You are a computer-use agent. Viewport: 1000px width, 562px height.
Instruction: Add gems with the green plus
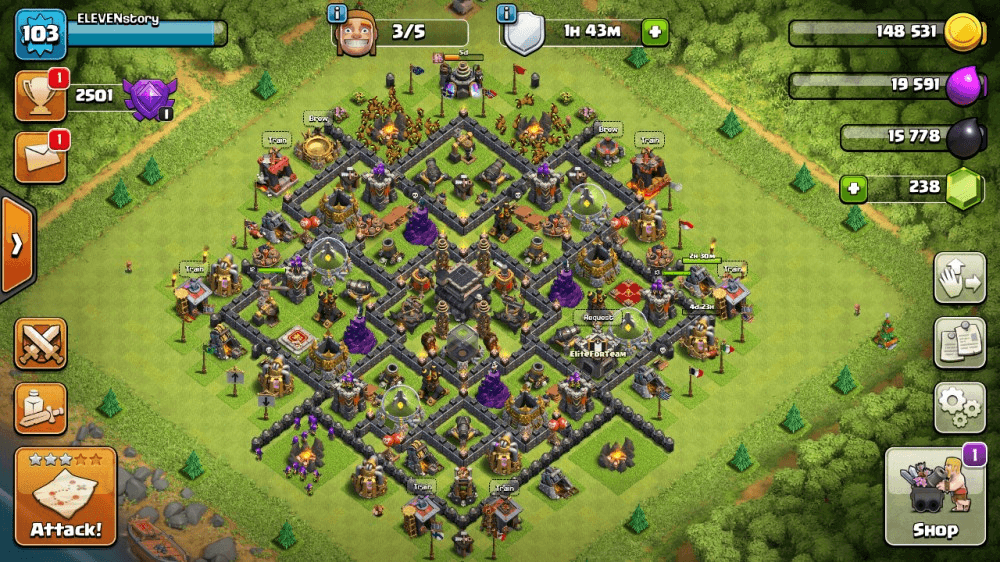pyautogui.click(x=853, y=187)
